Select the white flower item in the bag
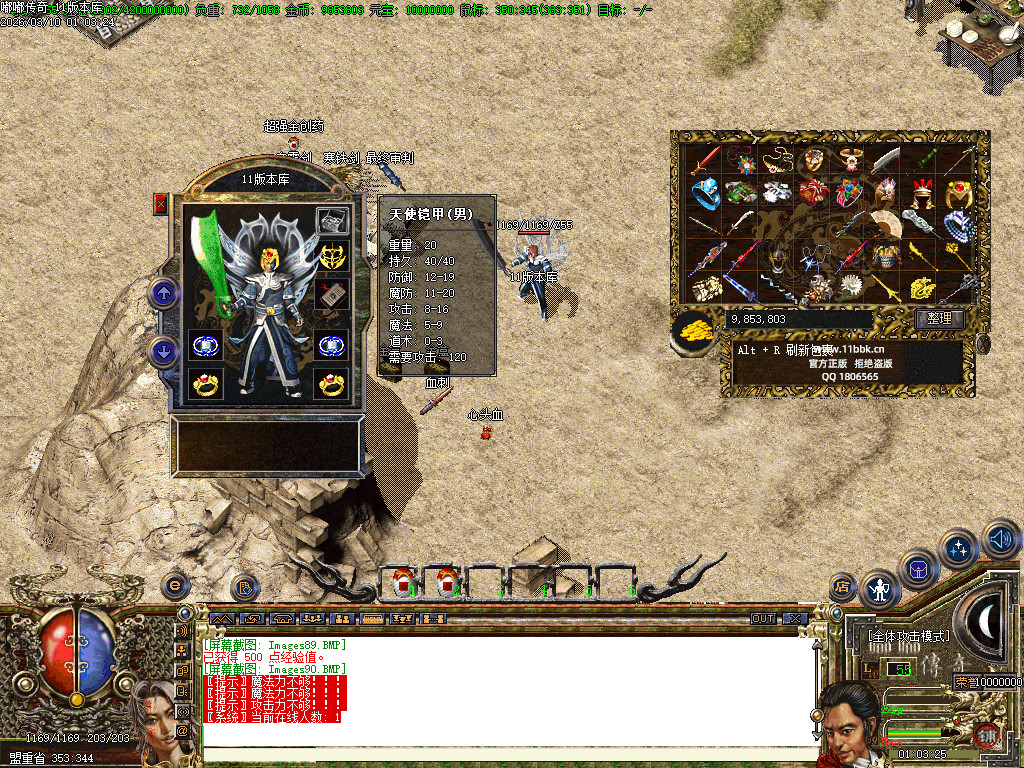This screenshot has height=768, width=1024. 852,287
